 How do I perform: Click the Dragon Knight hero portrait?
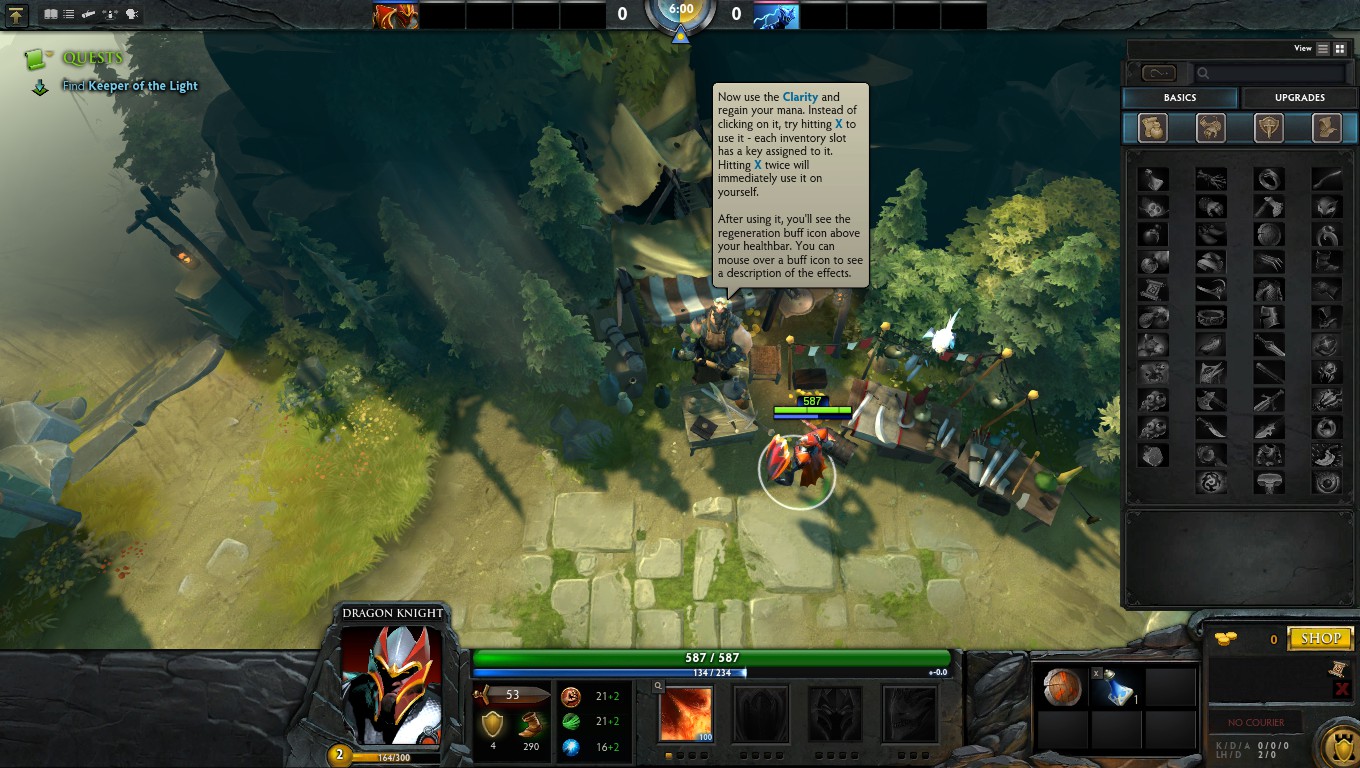[391, 684]
